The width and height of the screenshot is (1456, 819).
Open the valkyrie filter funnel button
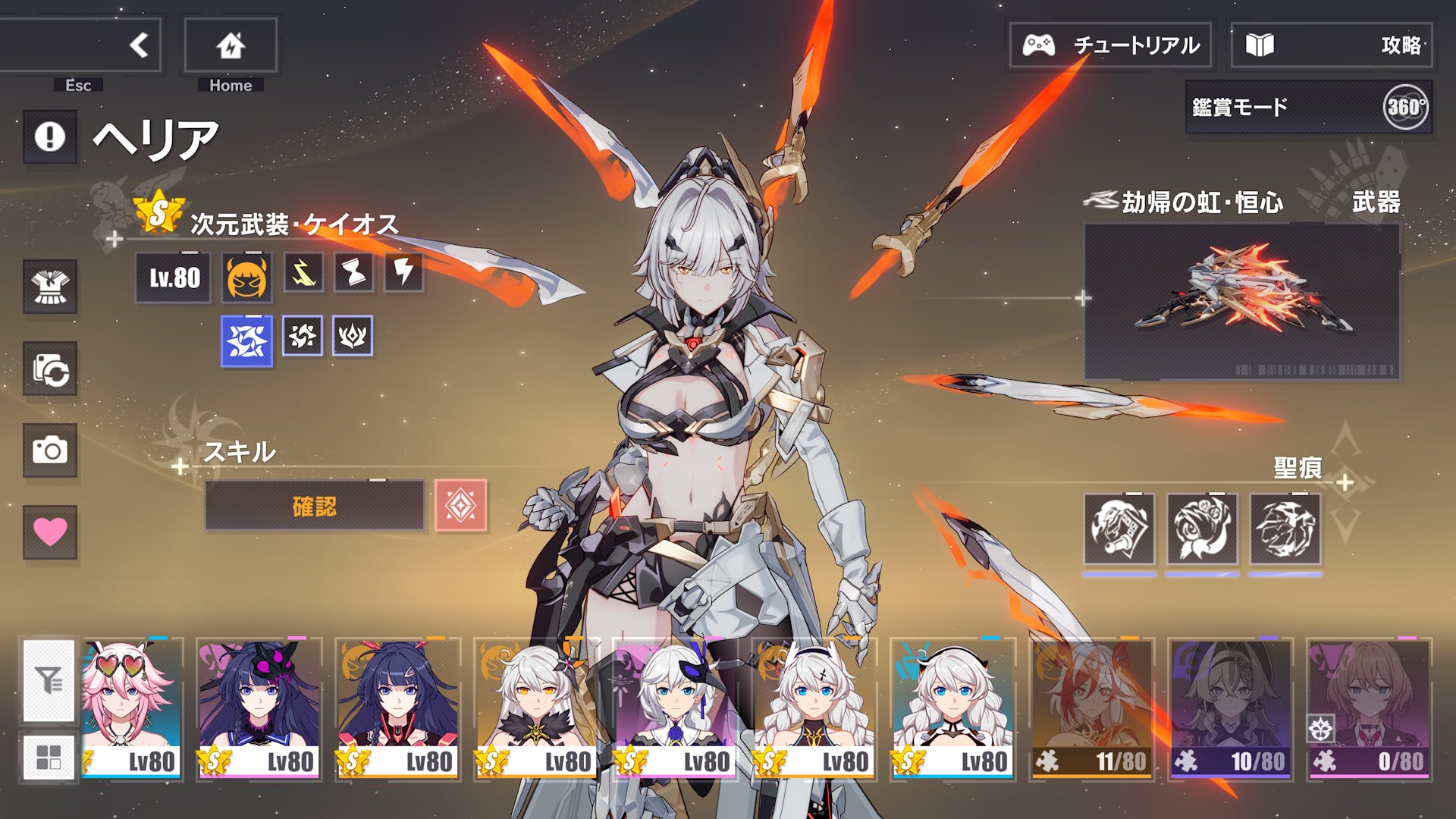(49, 680)
